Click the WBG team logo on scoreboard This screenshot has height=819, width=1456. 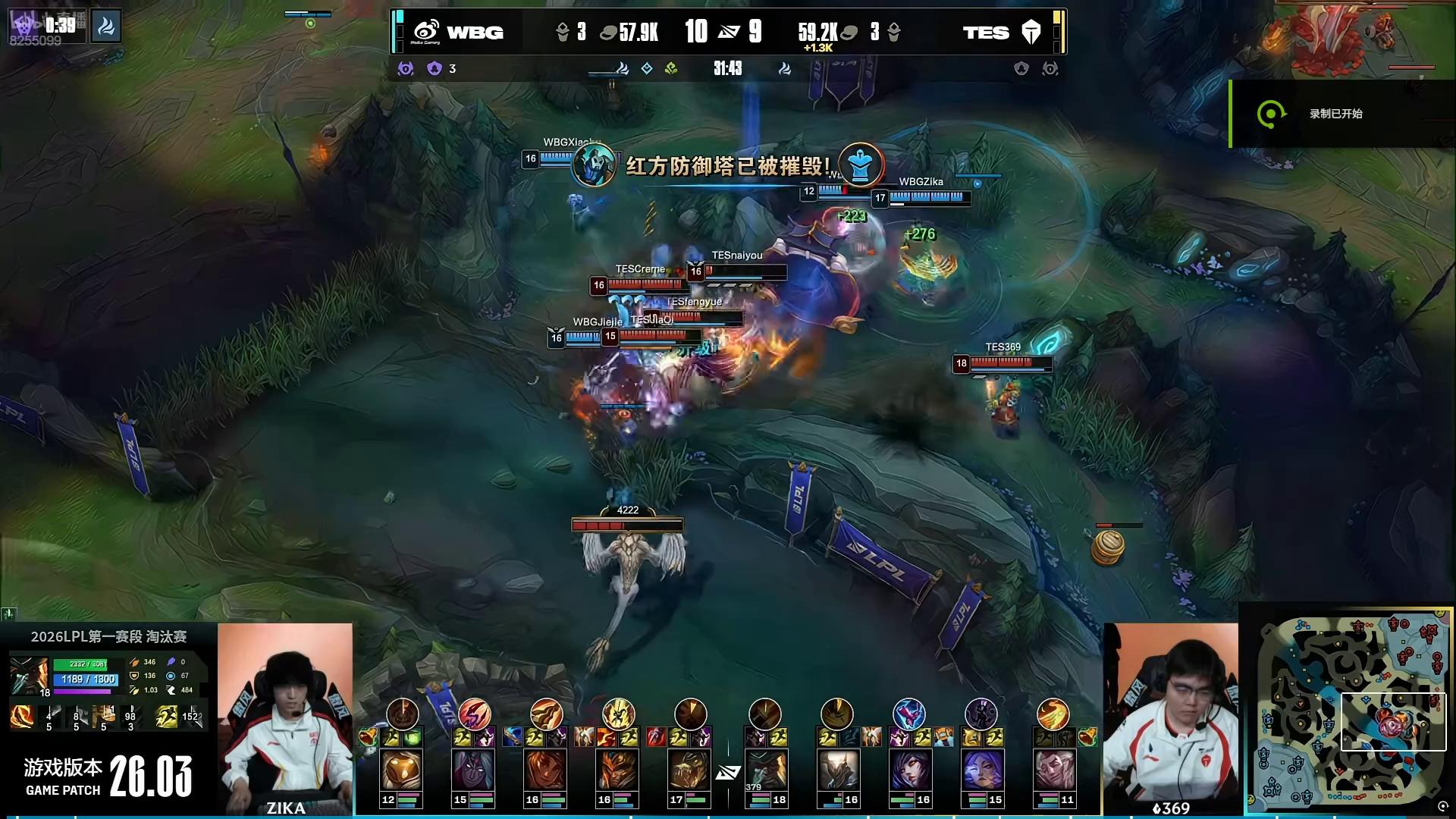[x=426, y=32]
